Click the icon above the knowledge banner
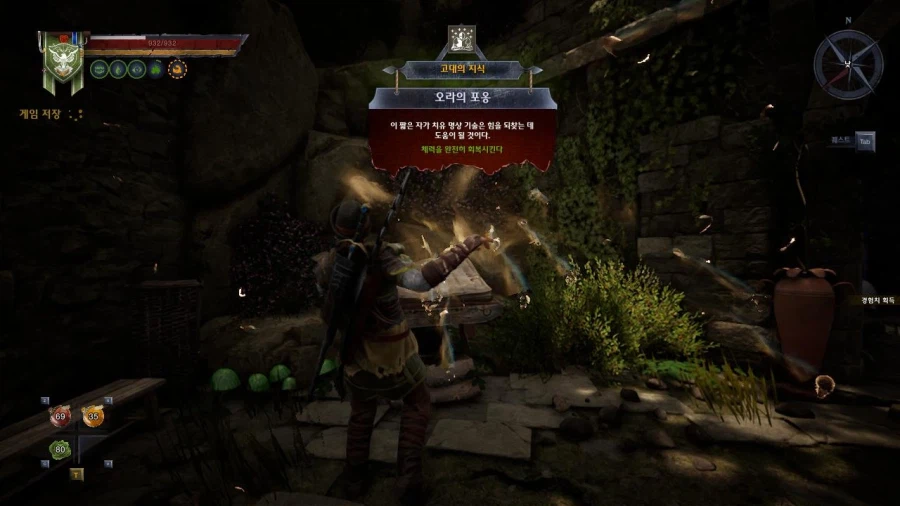This screenshot has width=900, height=506. [x=460, y=40]
